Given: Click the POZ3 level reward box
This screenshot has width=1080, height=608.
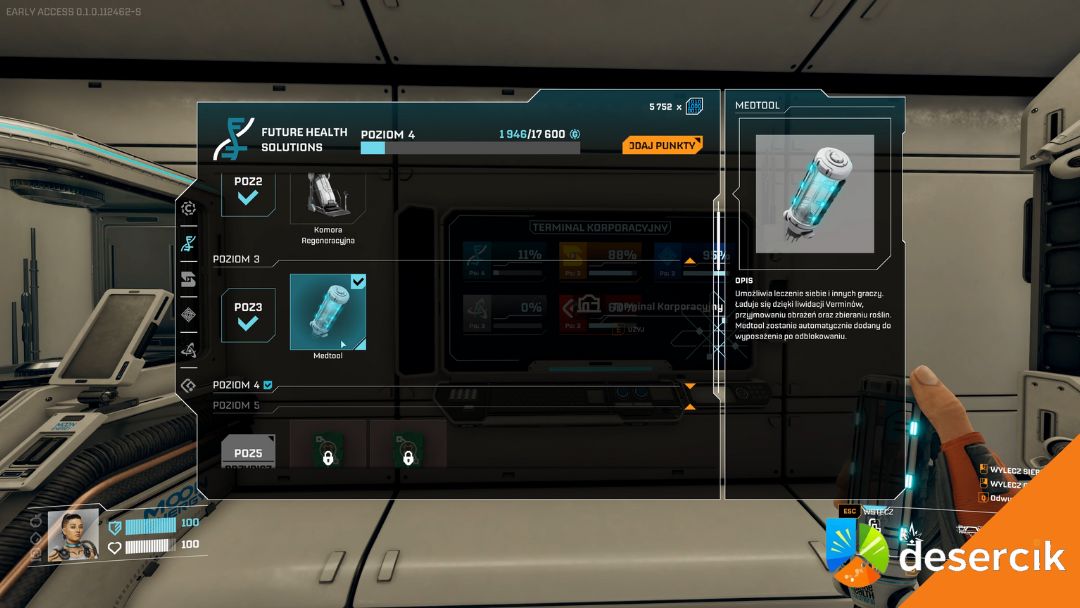Looking at the screenshot, I should pos(248,315).
